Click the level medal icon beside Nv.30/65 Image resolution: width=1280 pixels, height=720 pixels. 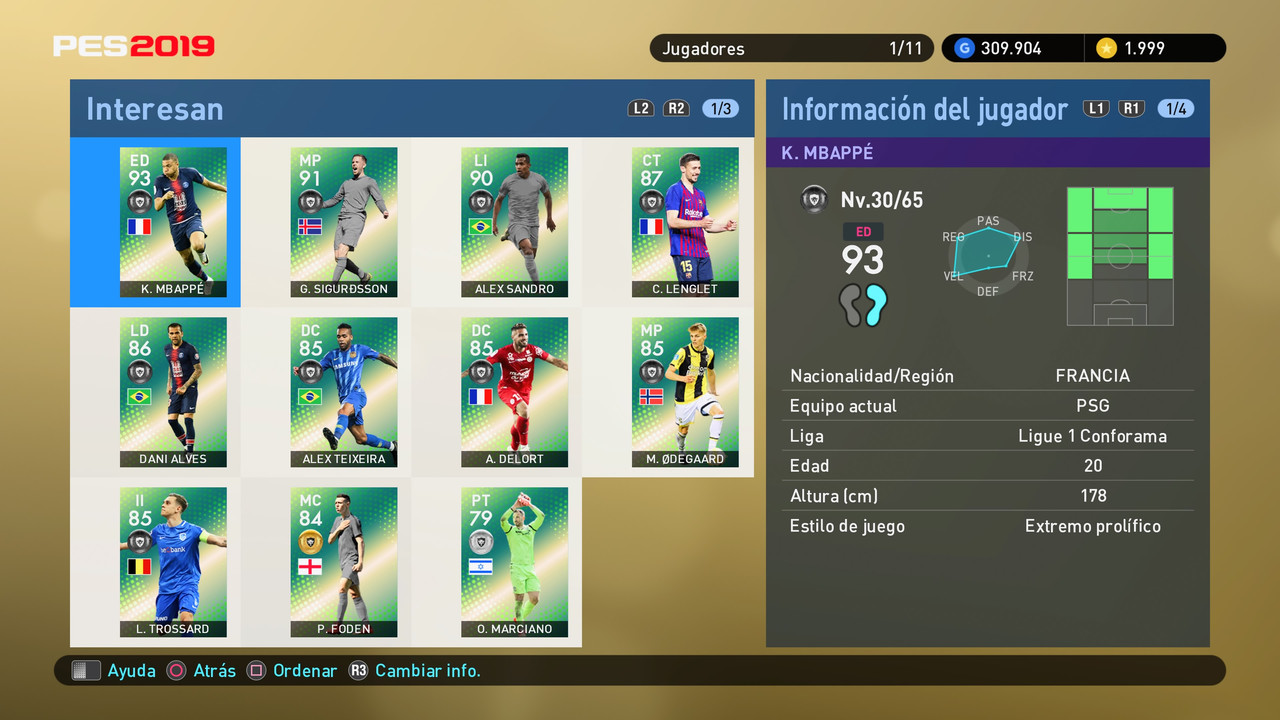[814, 199]
